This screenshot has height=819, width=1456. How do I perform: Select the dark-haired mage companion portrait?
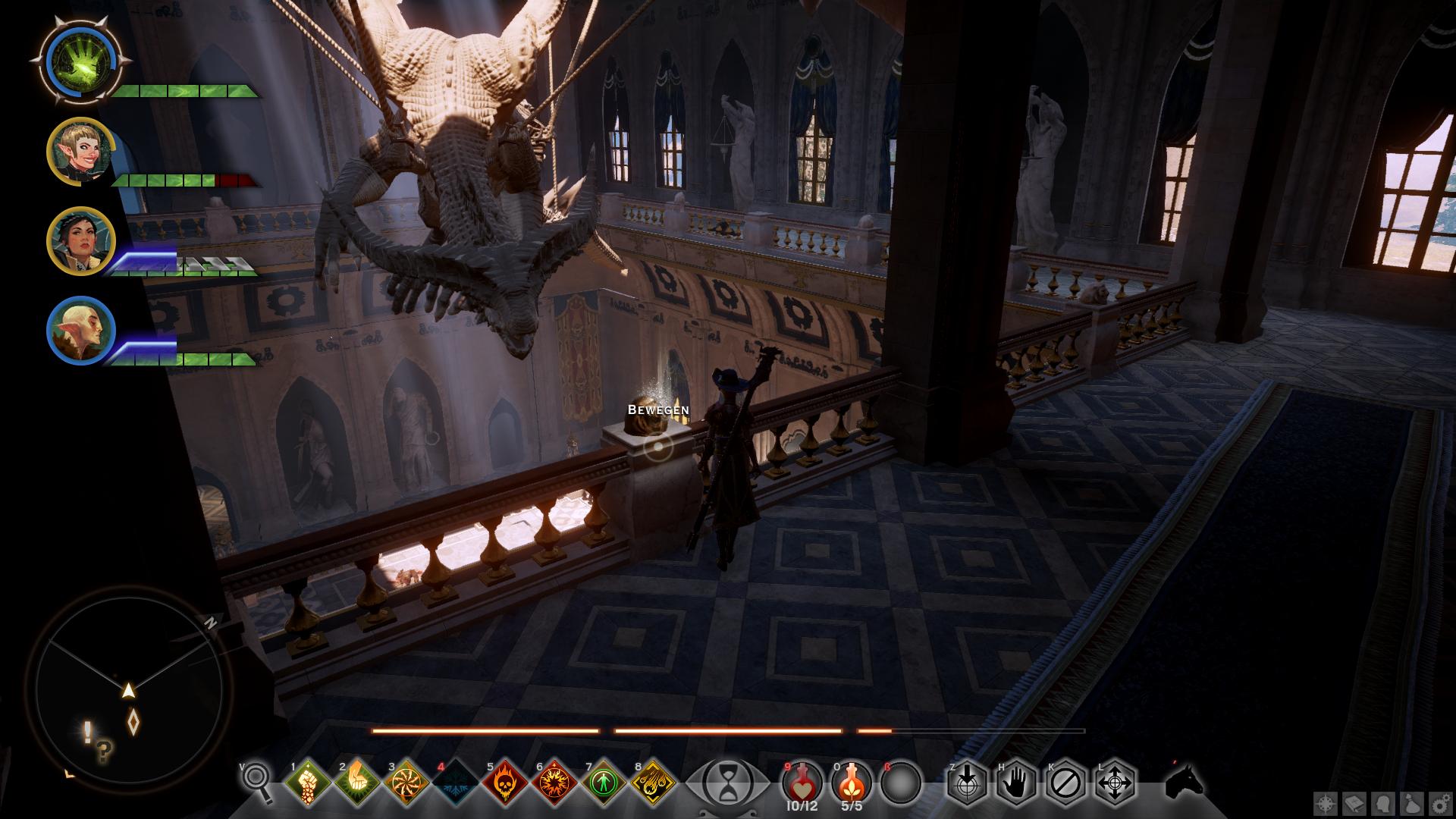pos(80,241)
